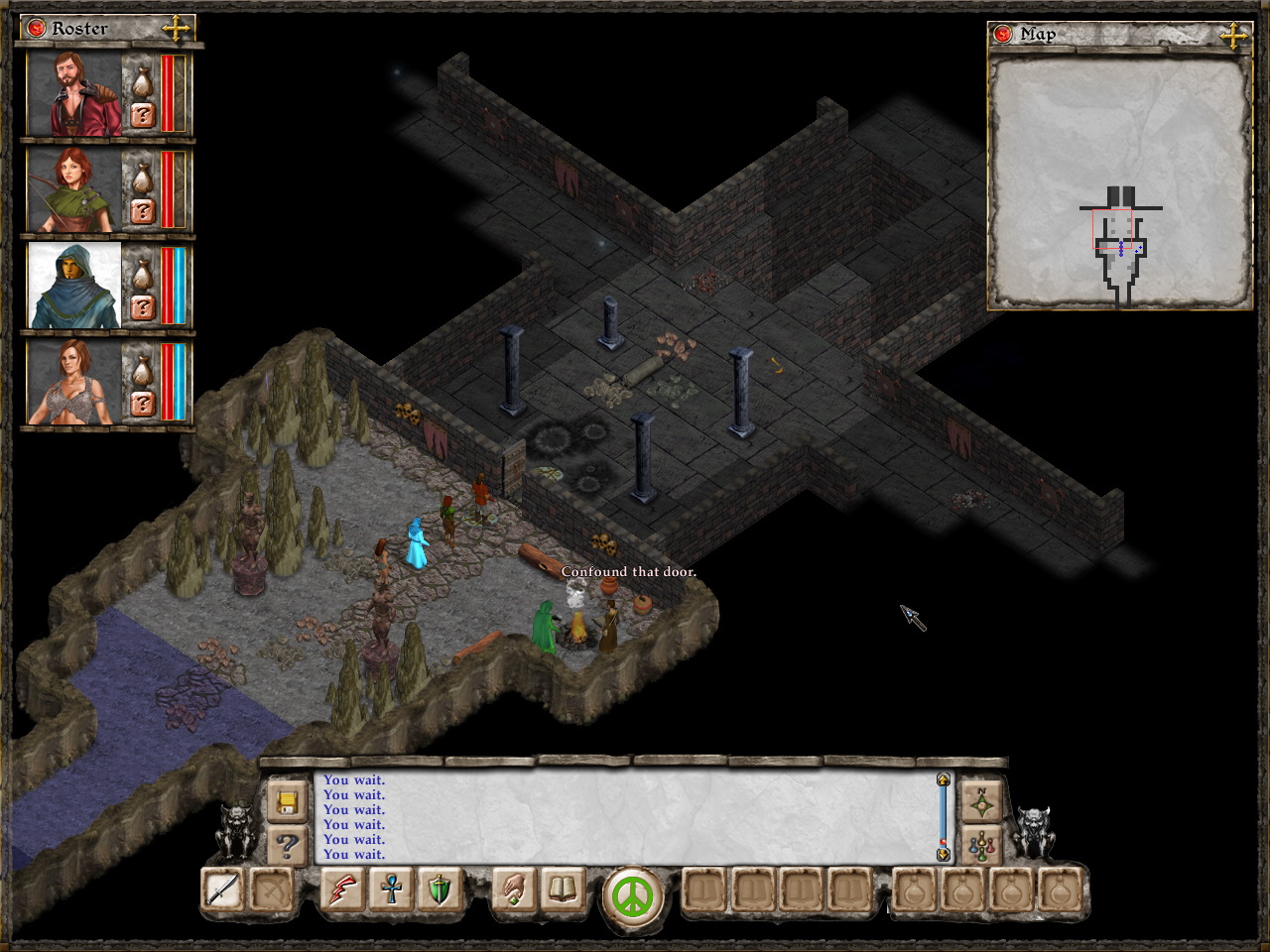This screenshot has width=1270, height=952.
Task: Open the save game floppy disk button
Action: click(288, 801)
